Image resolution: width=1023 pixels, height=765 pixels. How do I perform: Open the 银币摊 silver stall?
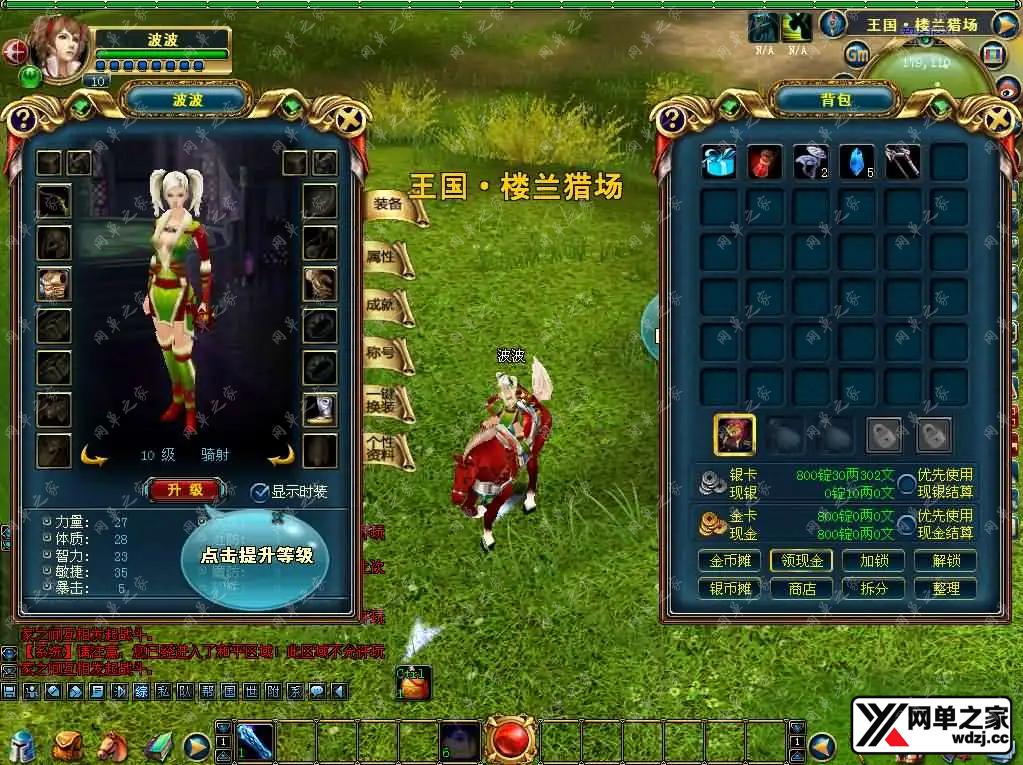coord(729,589)
